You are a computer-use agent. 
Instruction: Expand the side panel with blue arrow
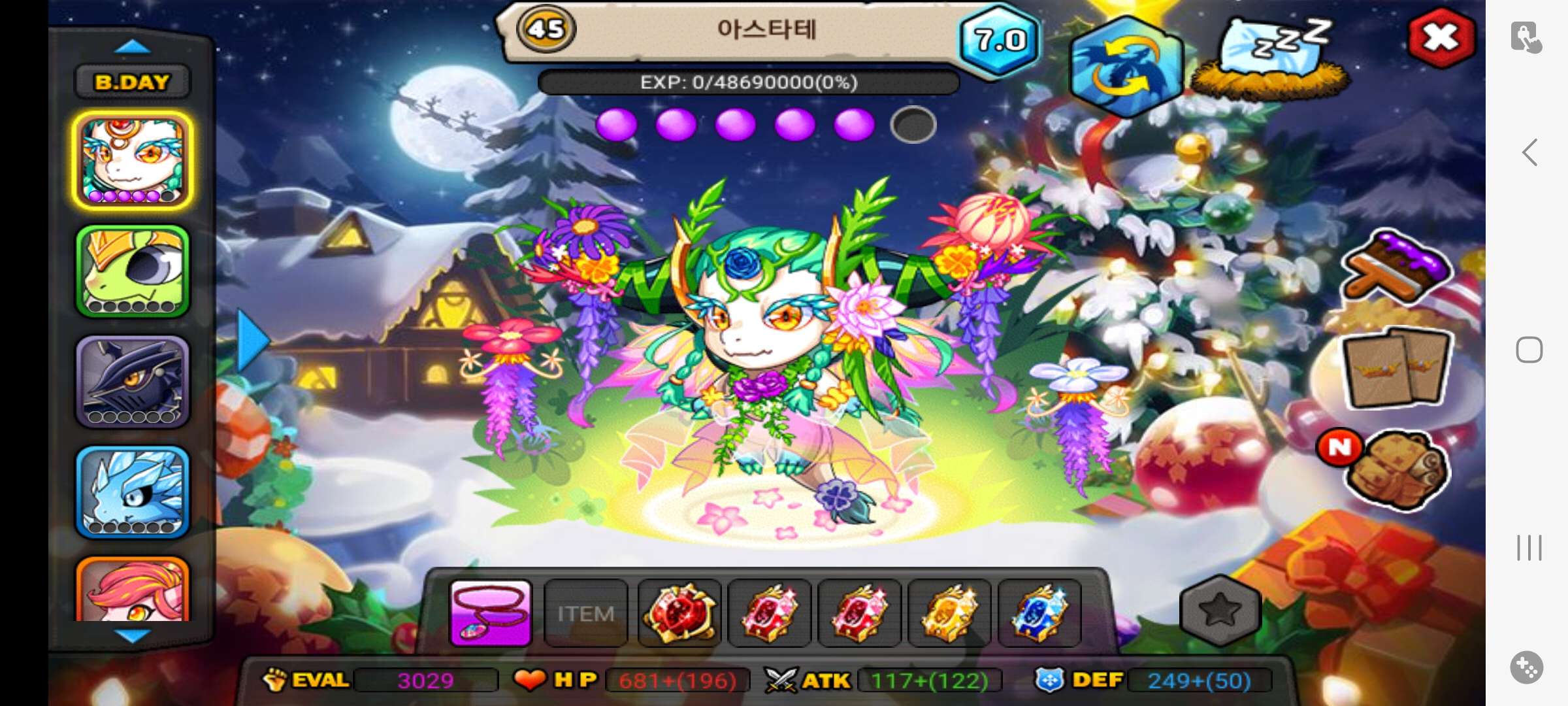coord(252,341)
